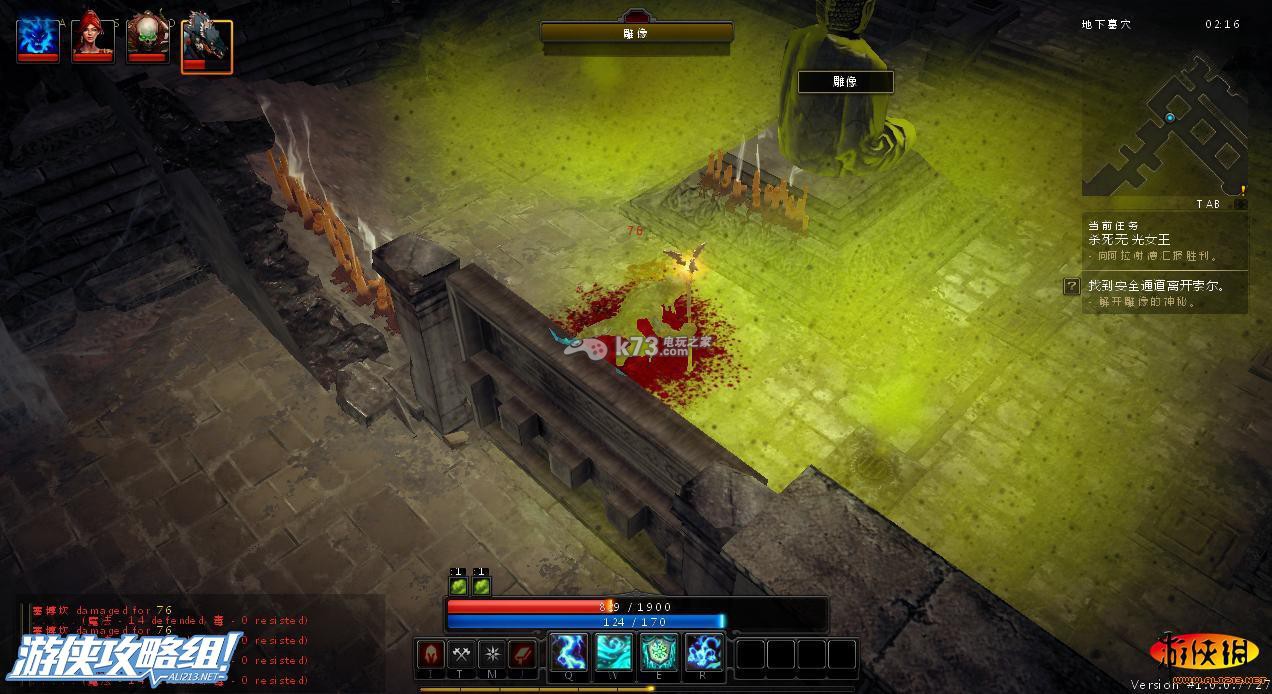Select the highlighted grey wolf portrait
The height and width of the screenshot is (694, 1272).
pyautogui.click(x=206, y=46)
